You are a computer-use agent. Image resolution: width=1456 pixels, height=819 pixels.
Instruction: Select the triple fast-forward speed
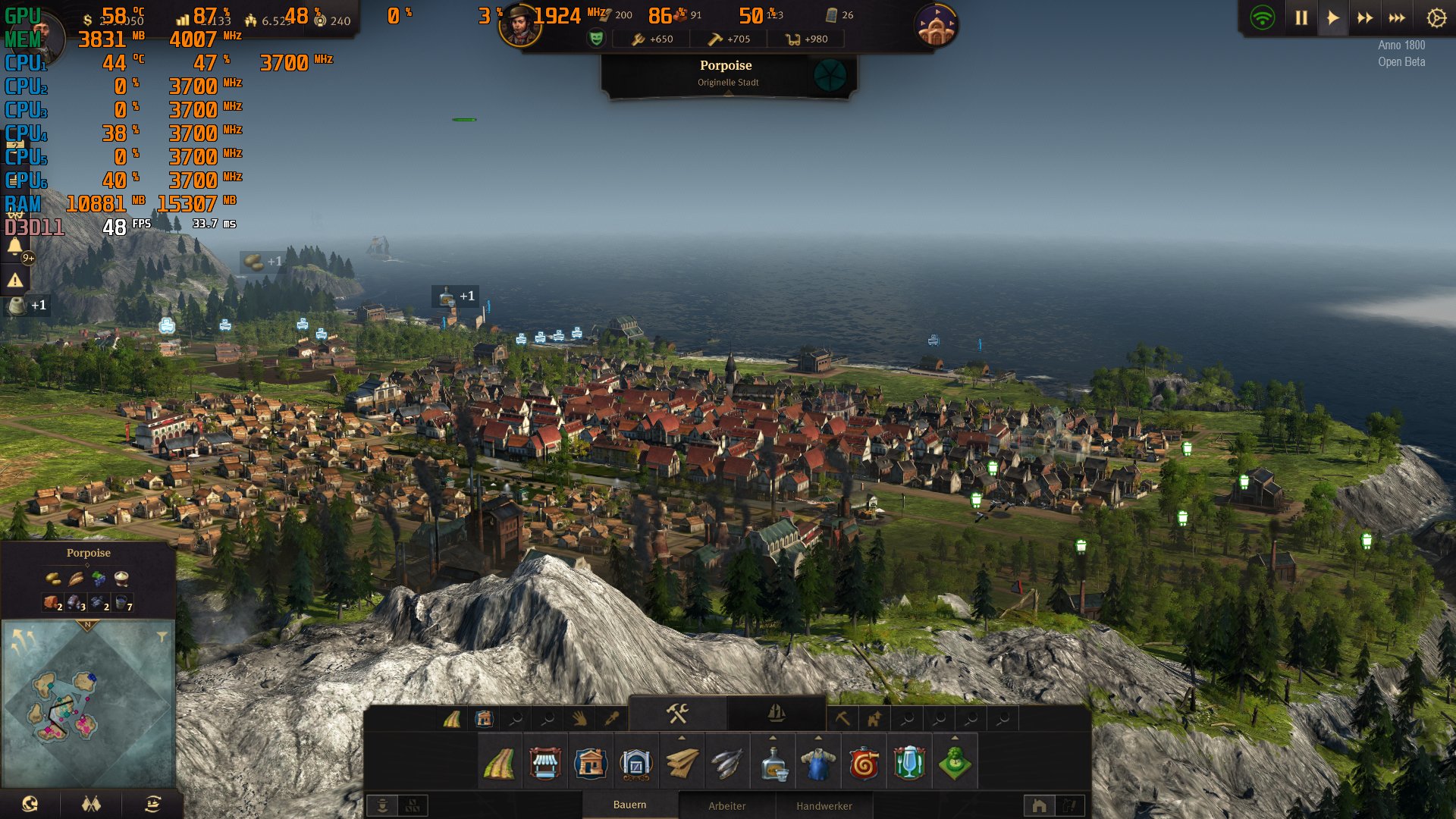1397,18
